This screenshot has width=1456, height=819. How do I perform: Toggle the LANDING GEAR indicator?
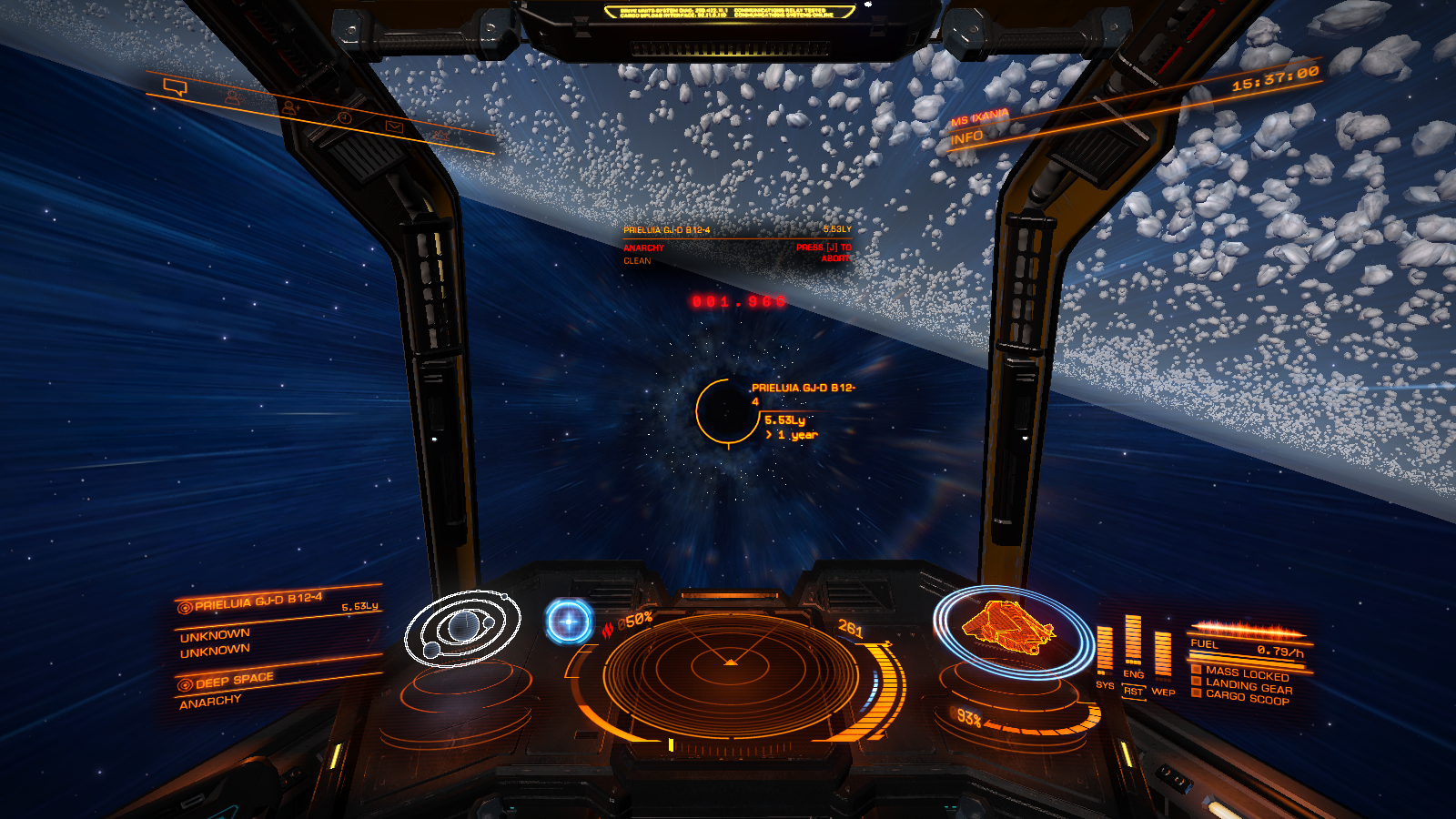coord(1247,685)
